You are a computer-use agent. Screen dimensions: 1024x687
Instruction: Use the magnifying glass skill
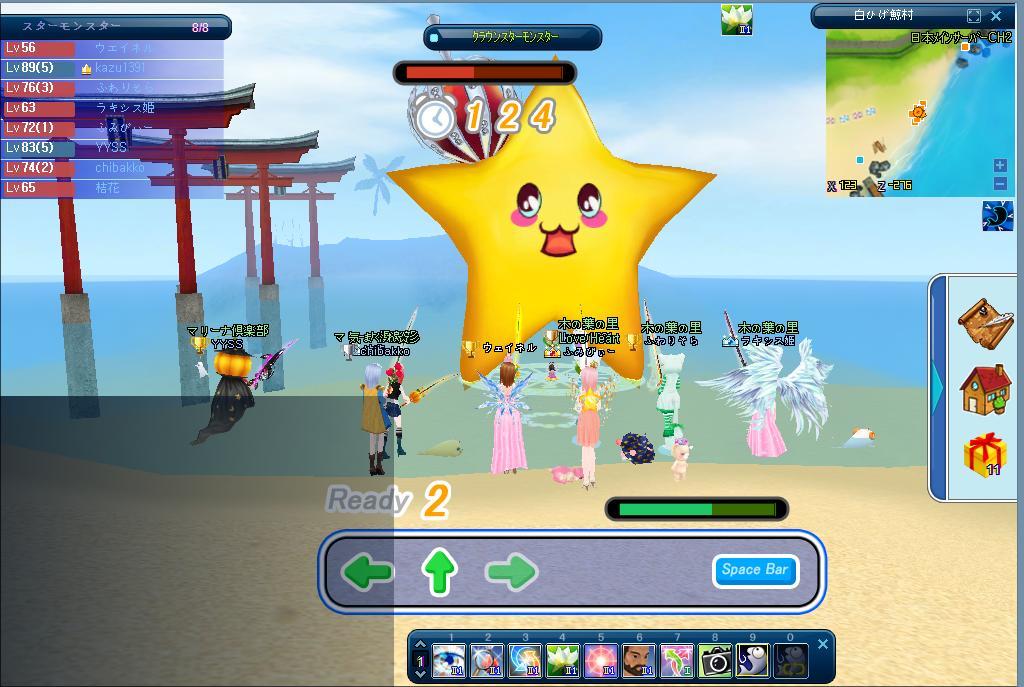487,661
